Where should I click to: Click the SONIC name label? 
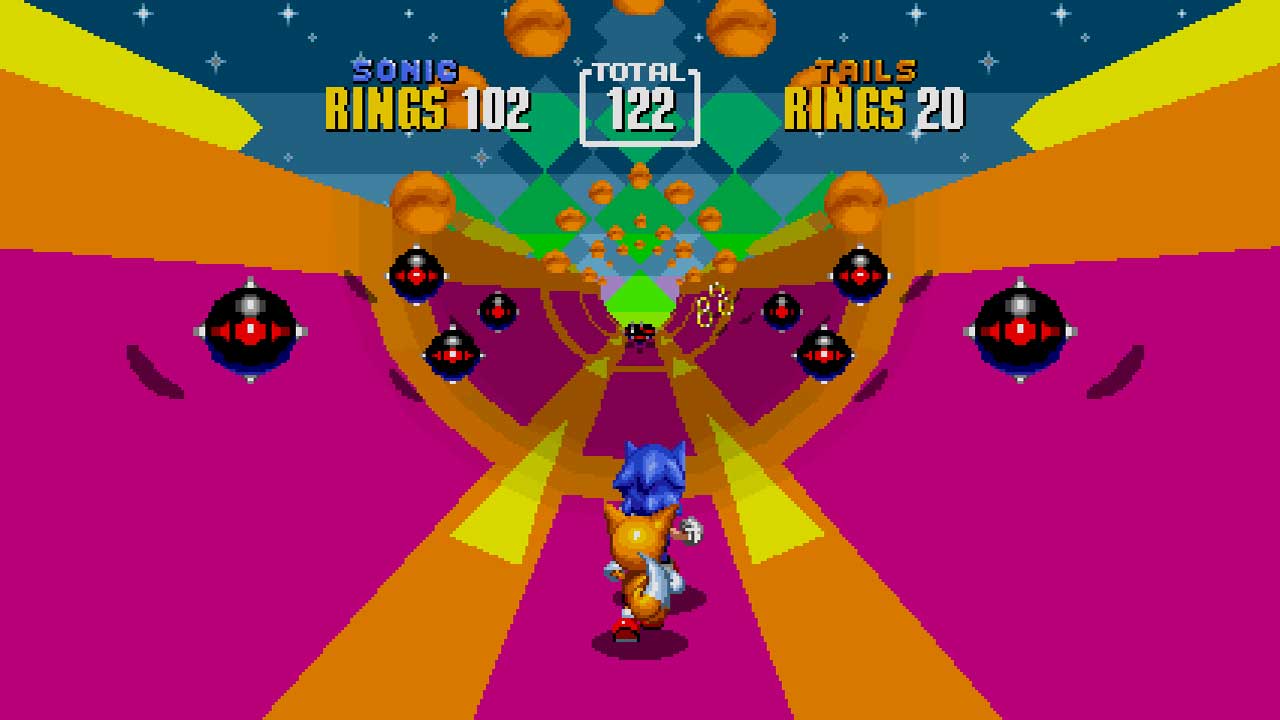tap(403, 70)
